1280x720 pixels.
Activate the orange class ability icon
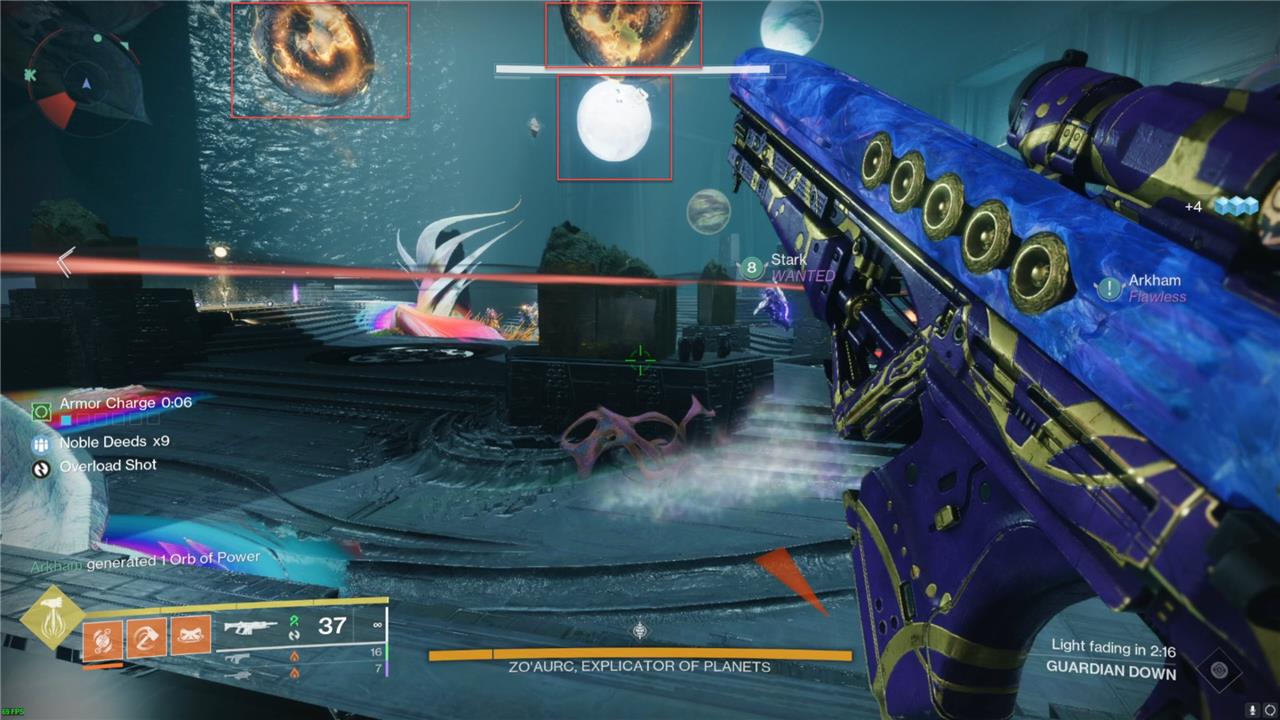[191, 635]
